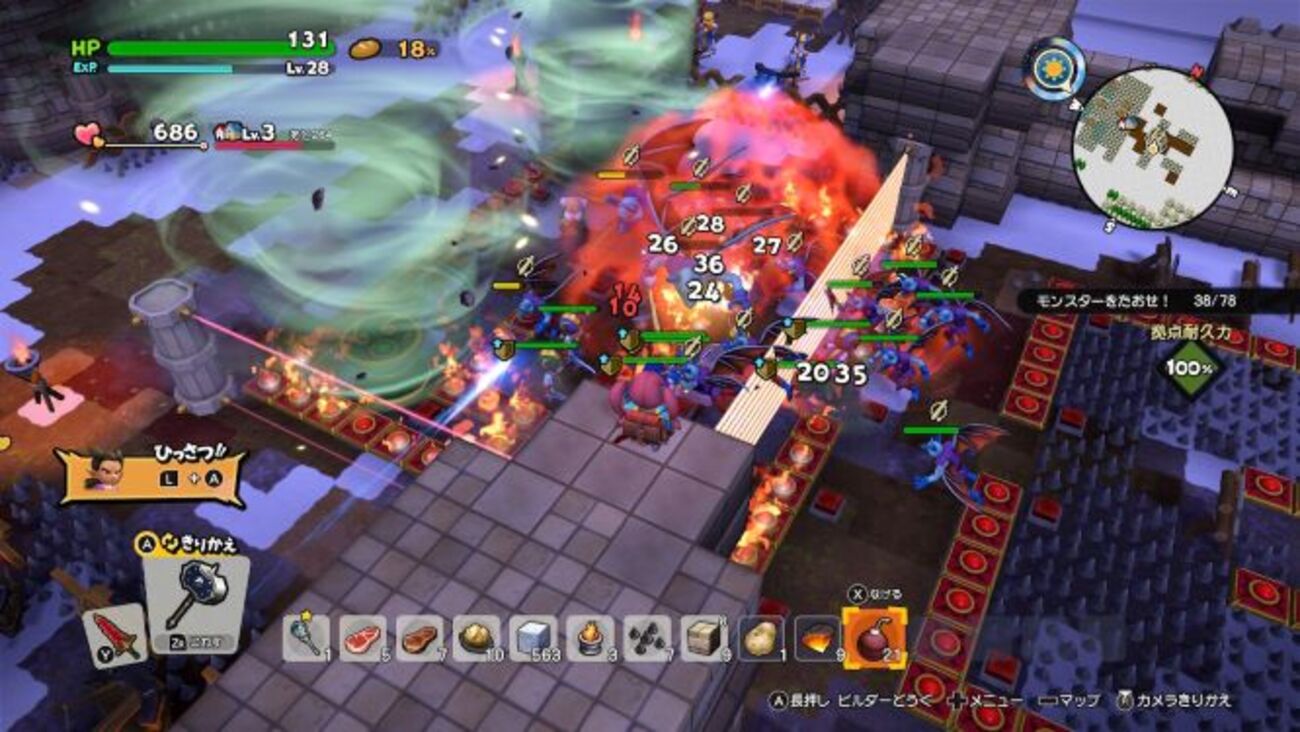Select the white block stack of 563
Image resolution: width=1300 pixels, height=732 pixels.
[x=533, y=637]
